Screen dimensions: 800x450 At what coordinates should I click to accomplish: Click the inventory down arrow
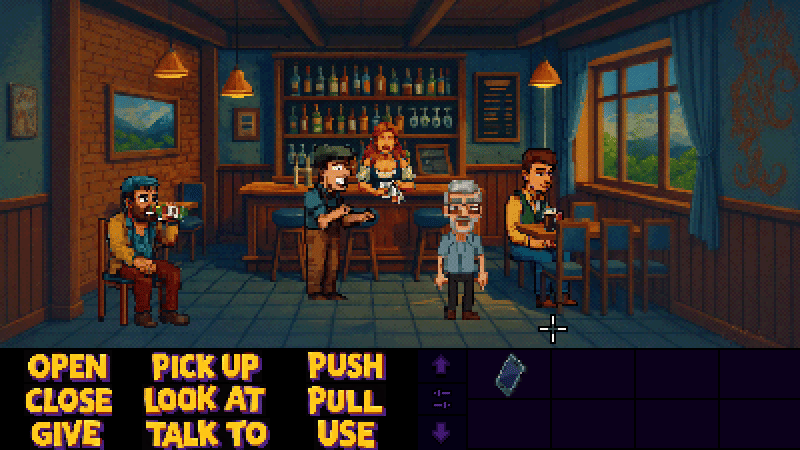pos(441,432)
